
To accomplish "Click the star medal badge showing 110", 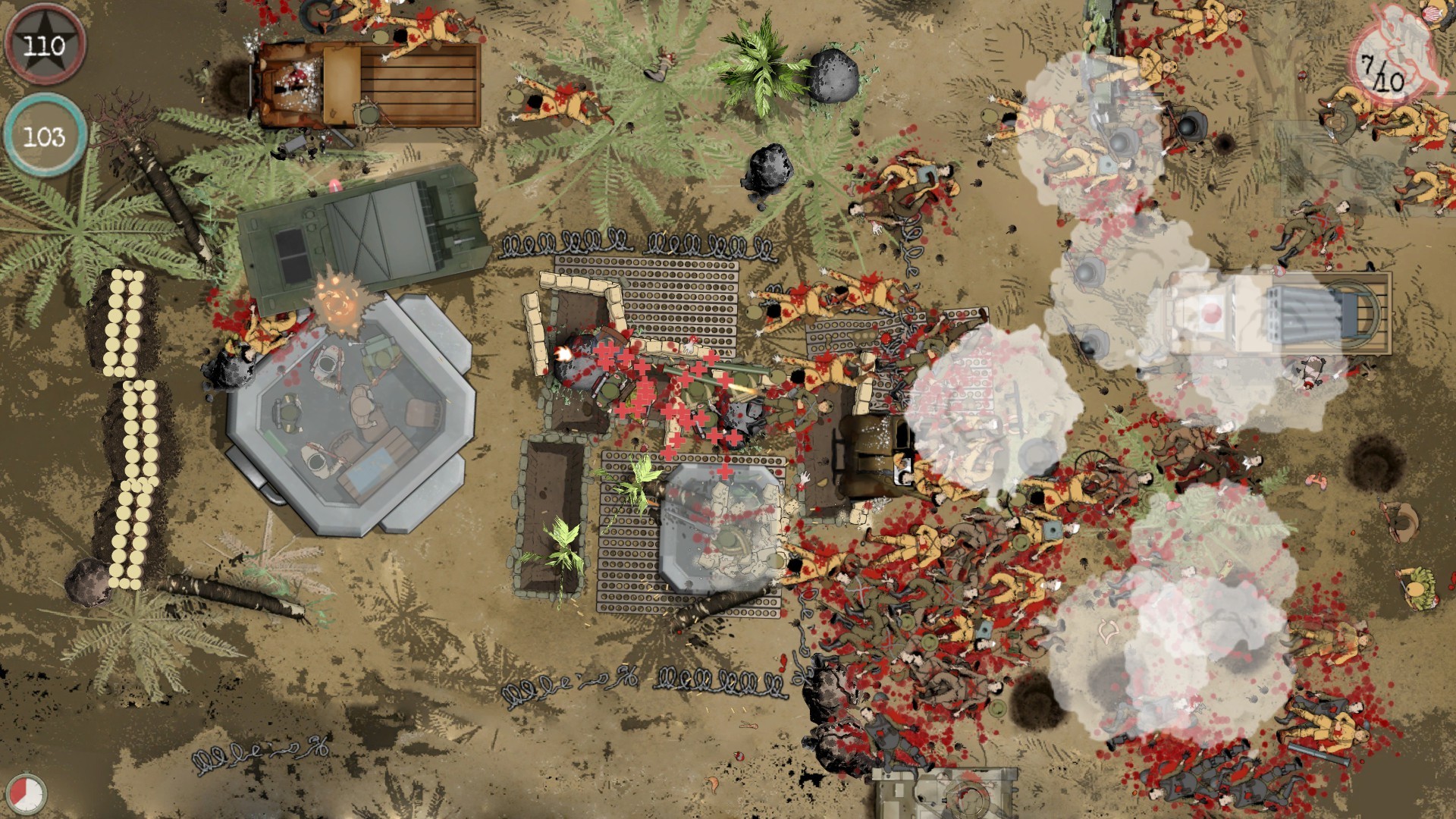I will click(x=45, y=47).
